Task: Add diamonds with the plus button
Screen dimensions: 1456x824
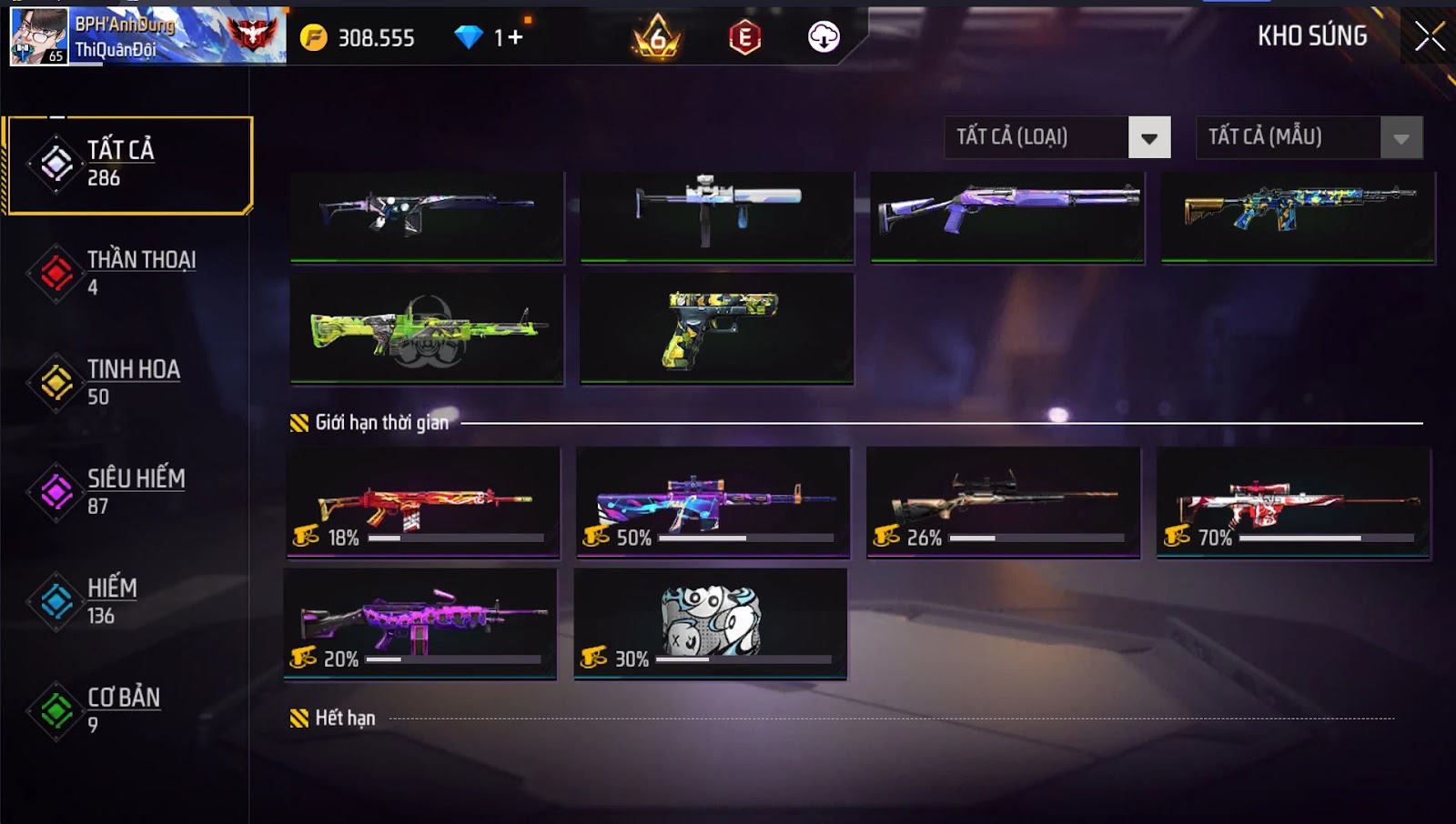Action: pyautogui.click(x=516, y=37)
